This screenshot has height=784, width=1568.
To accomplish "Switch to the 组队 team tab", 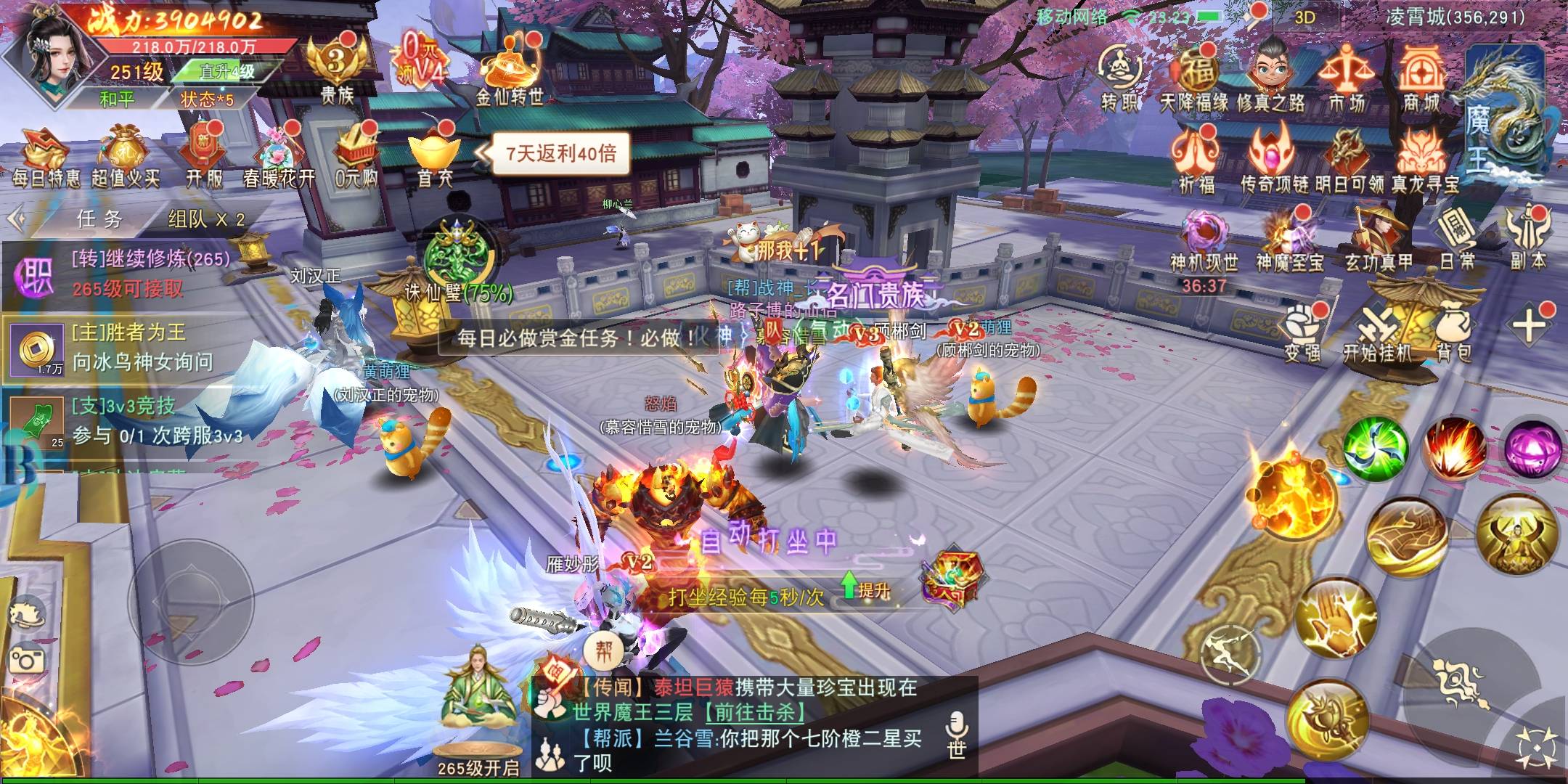I will pos(206,219).
